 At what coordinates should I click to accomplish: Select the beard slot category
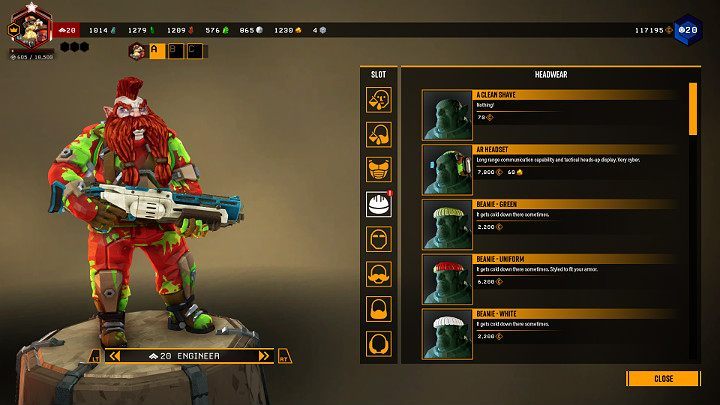click(x=379, y=309)
